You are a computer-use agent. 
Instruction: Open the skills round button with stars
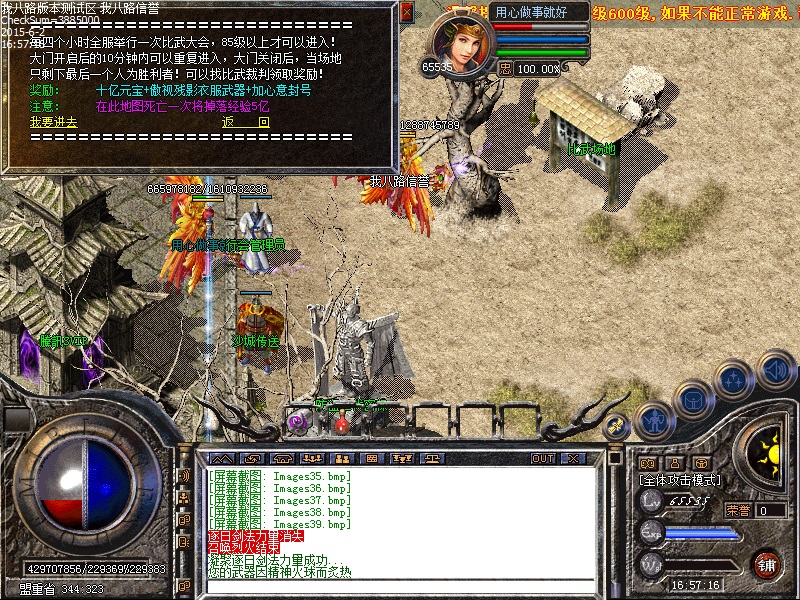(x=735, y=380)
